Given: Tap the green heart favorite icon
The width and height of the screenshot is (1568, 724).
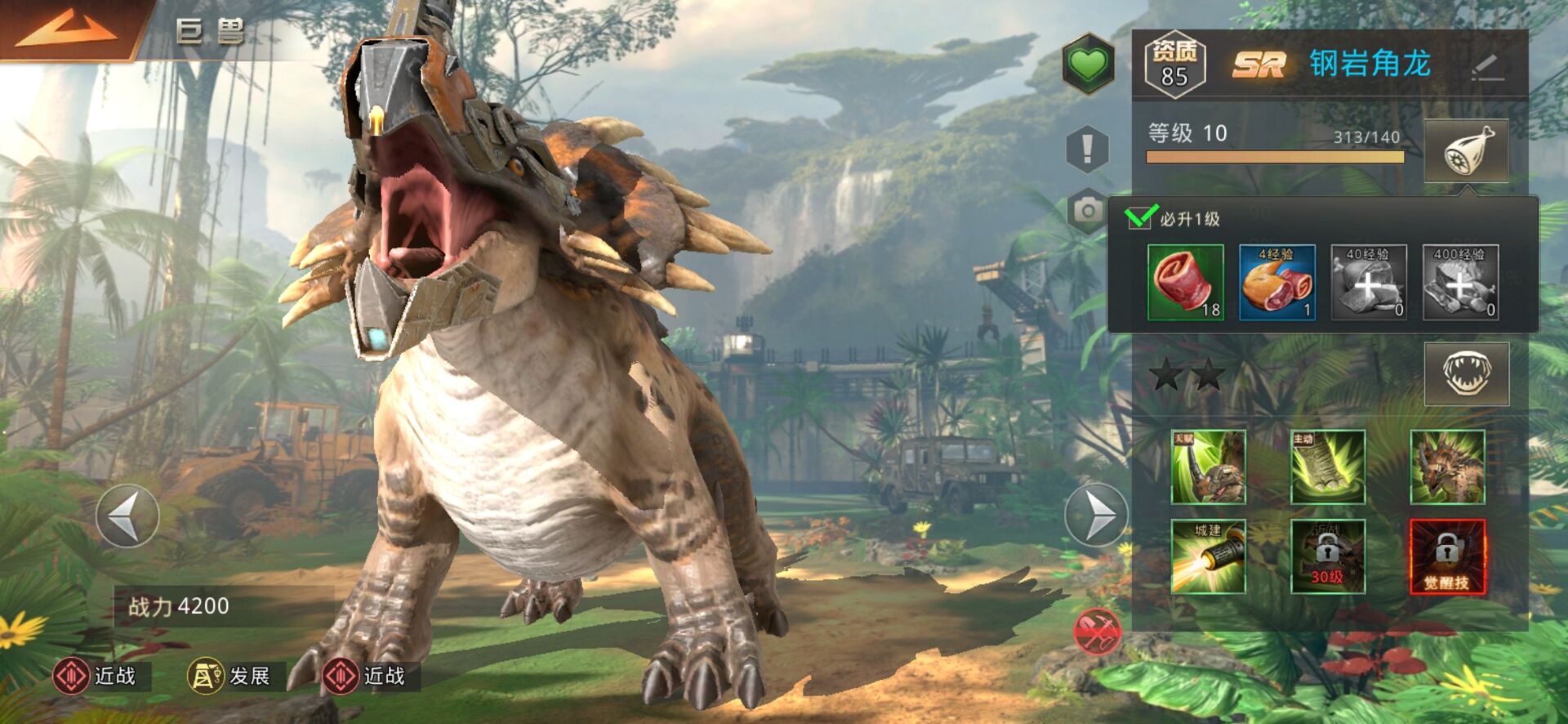Looking at the screenshot, I should [1088, 64].
